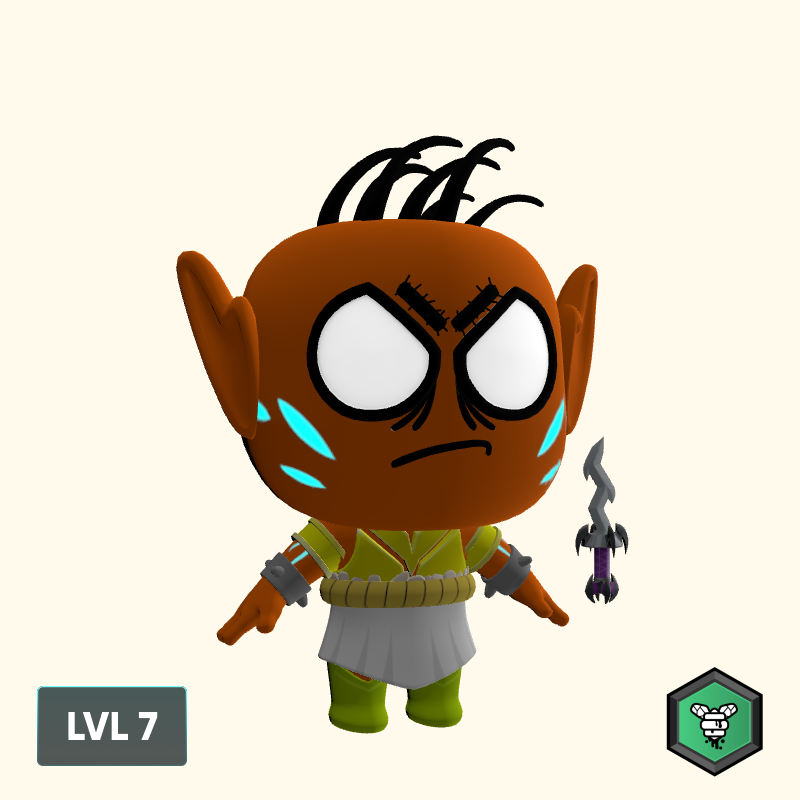Click the LVL 7 level badge
Viewport: 800px width, 800px height.
tap(112, 726)
